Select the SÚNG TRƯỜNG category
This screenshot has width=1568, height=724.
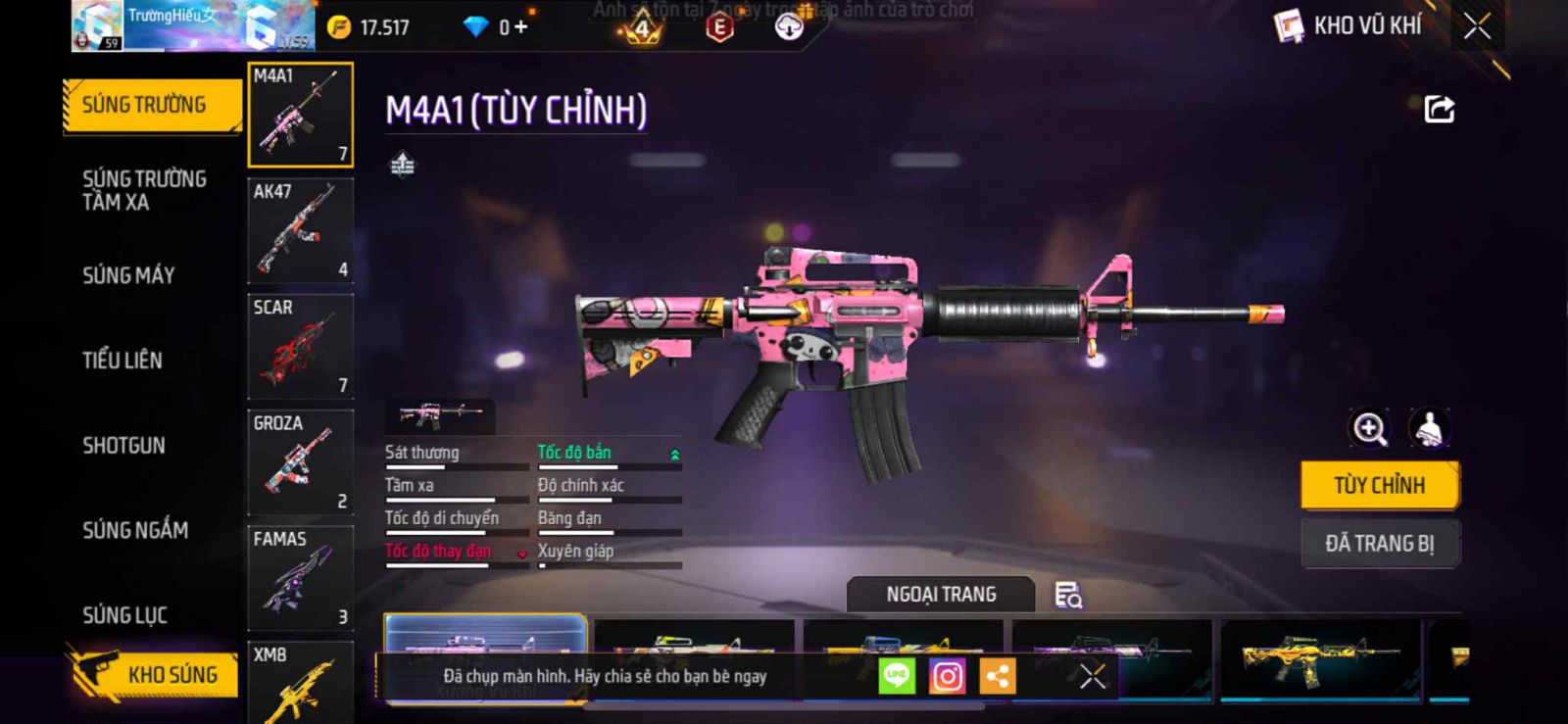(x=151, y=105)
